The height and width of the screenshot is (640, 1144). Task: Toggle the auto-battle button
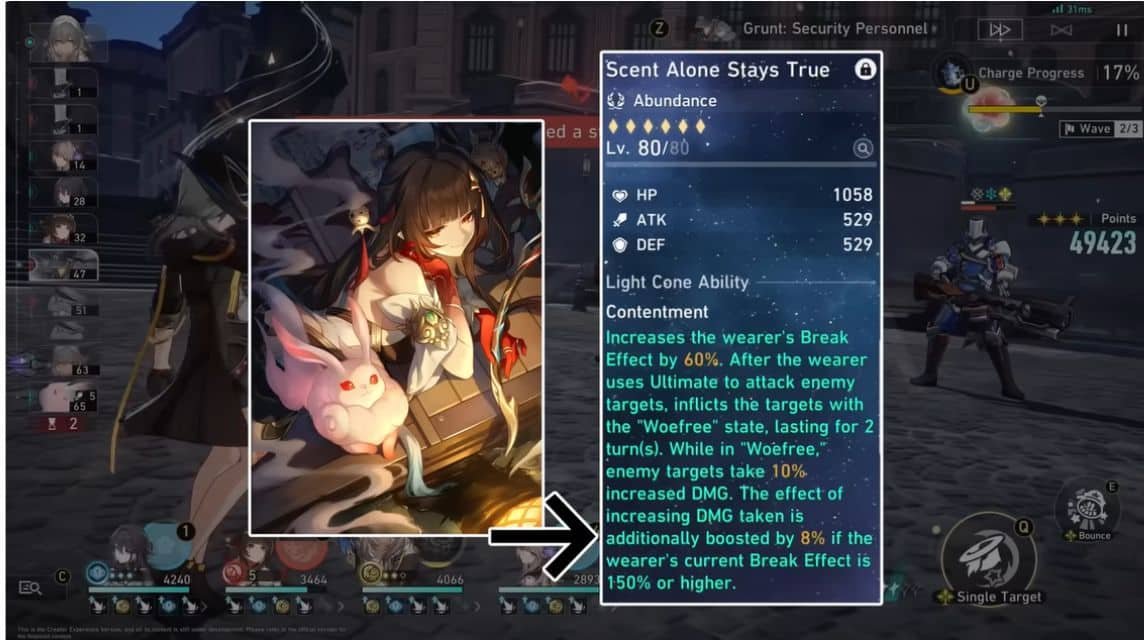[1060, 31]
